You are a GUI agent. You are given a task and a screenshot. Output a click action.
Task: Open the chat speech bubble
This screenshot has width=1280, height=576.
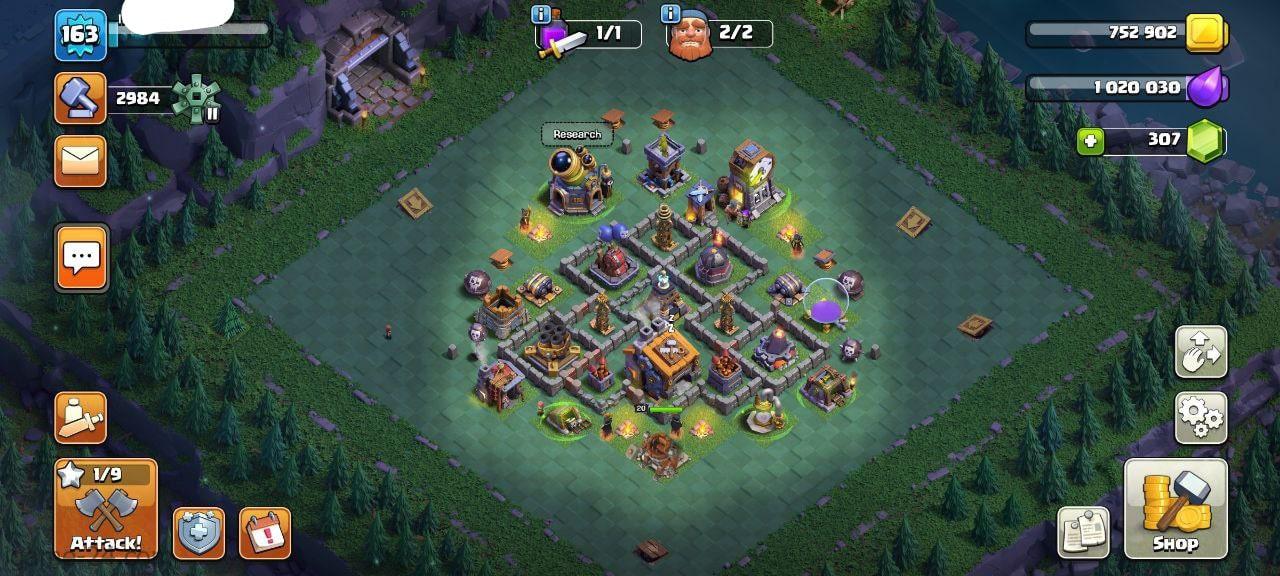80,257
